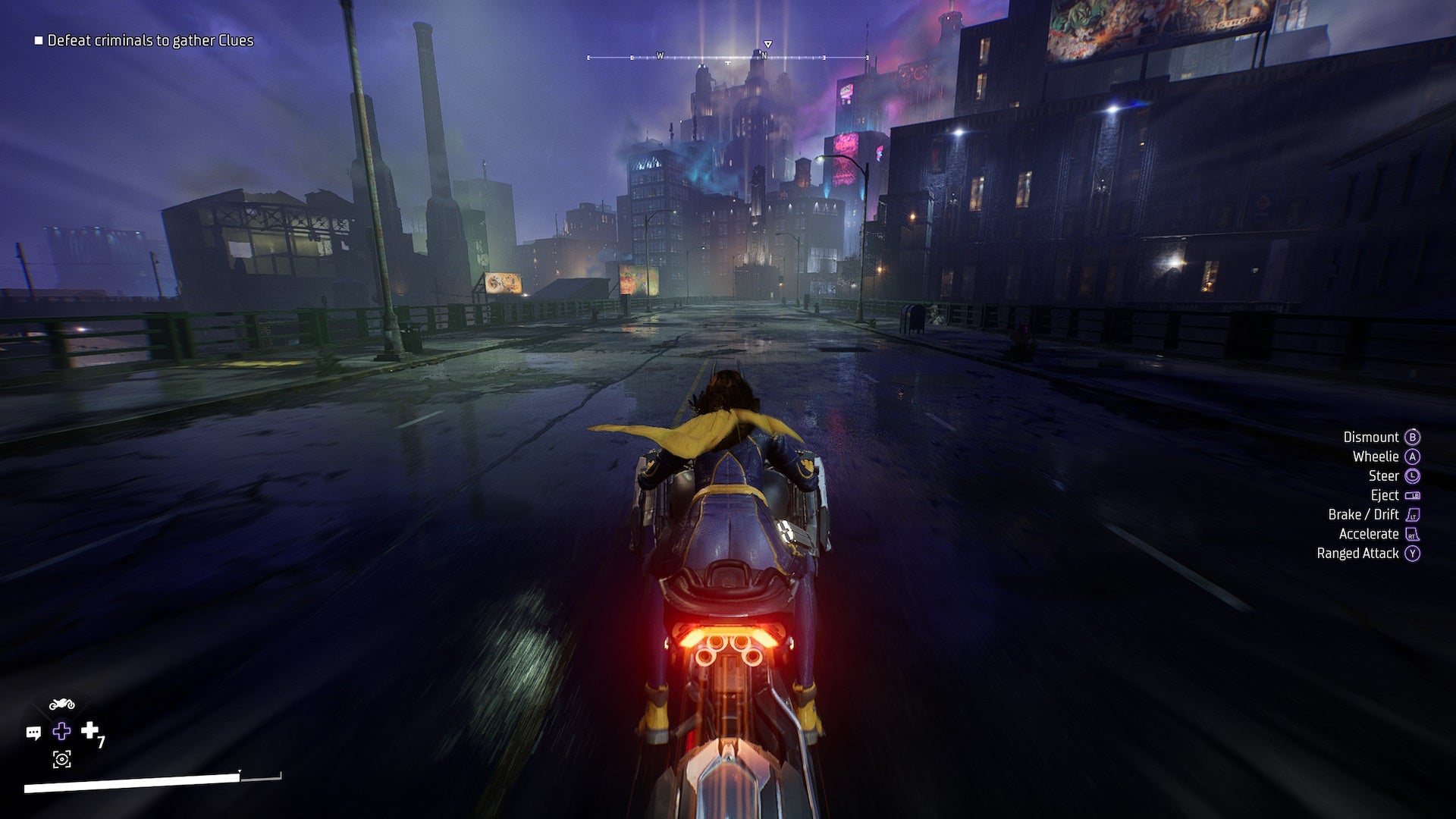This screenshot has height=819, width=1456.
Task: Use the health pack plus icon
Action: 90,730
